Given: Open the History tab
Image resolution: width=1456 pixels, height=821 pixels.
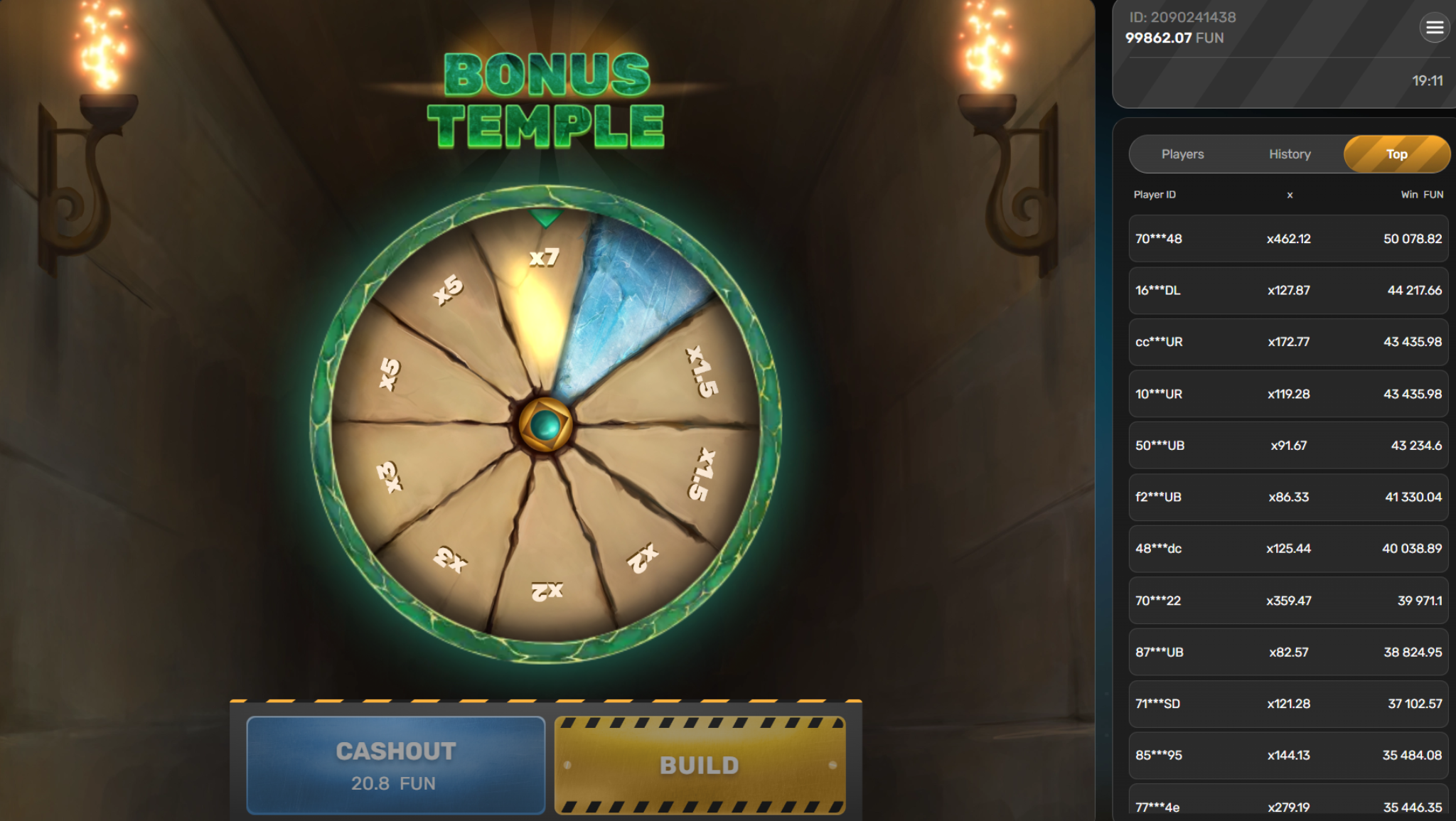Looking at the screenshot, I should 1289,154.
